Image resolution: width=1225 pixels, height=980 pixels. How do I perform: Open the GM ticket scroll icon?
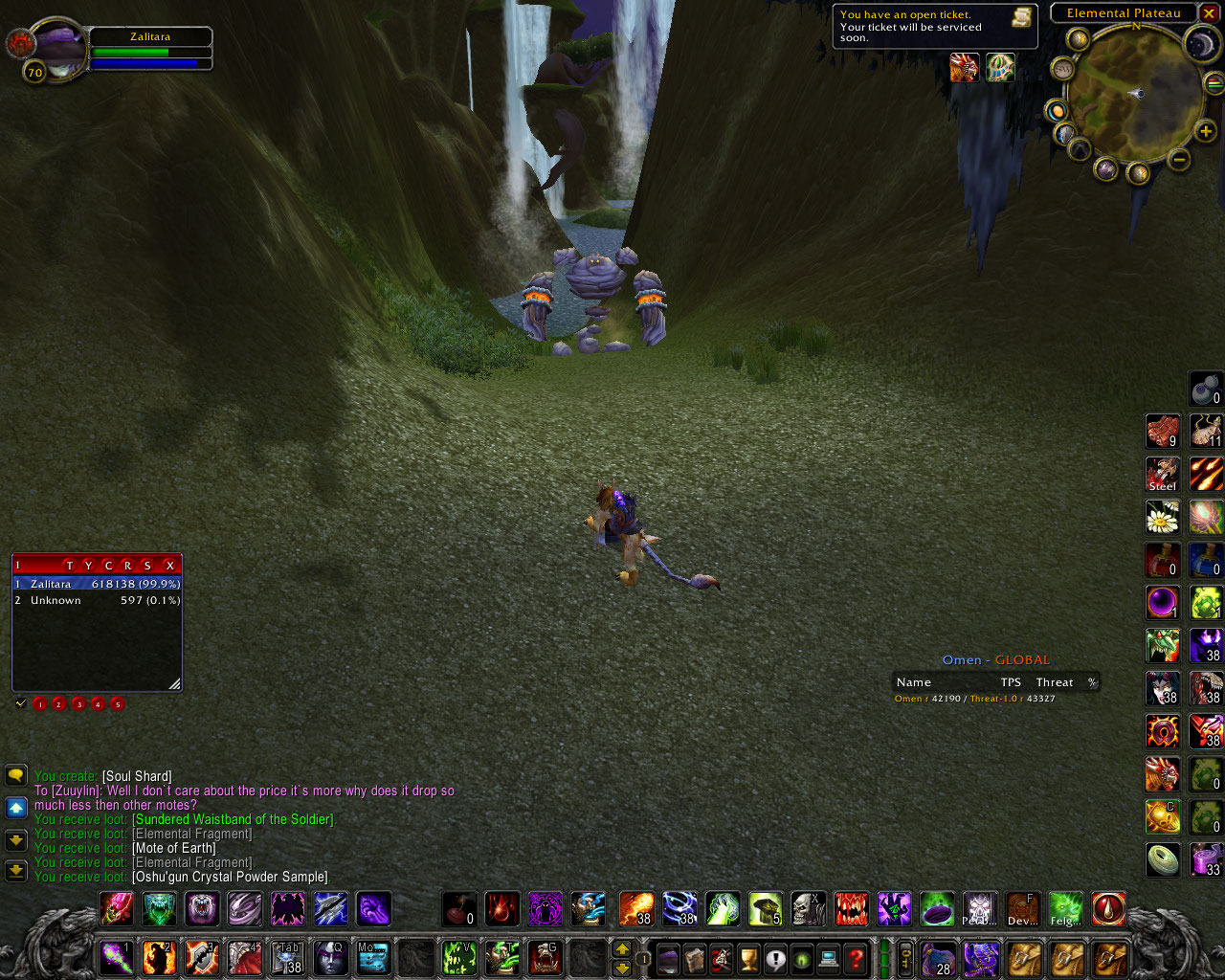(x=1022, y=17)
